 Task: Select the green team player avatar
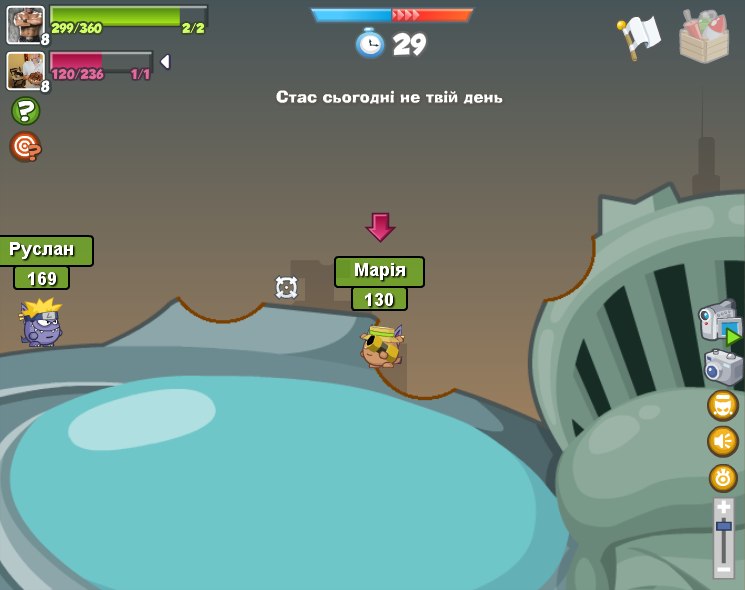point(25,24)
